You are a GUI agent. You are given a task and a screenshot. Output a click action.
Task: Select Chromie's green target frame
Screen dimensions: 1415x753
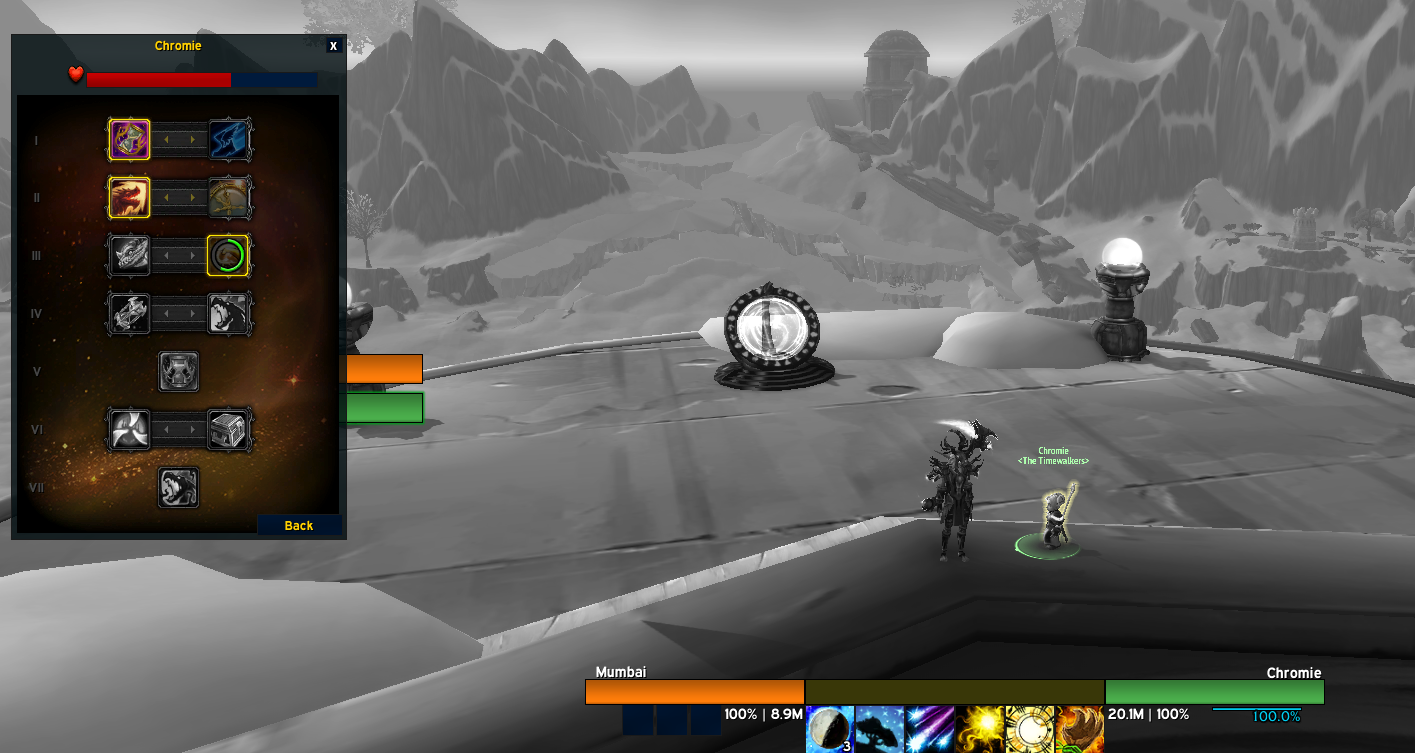pyautogui.click(x=1214, y=692)
